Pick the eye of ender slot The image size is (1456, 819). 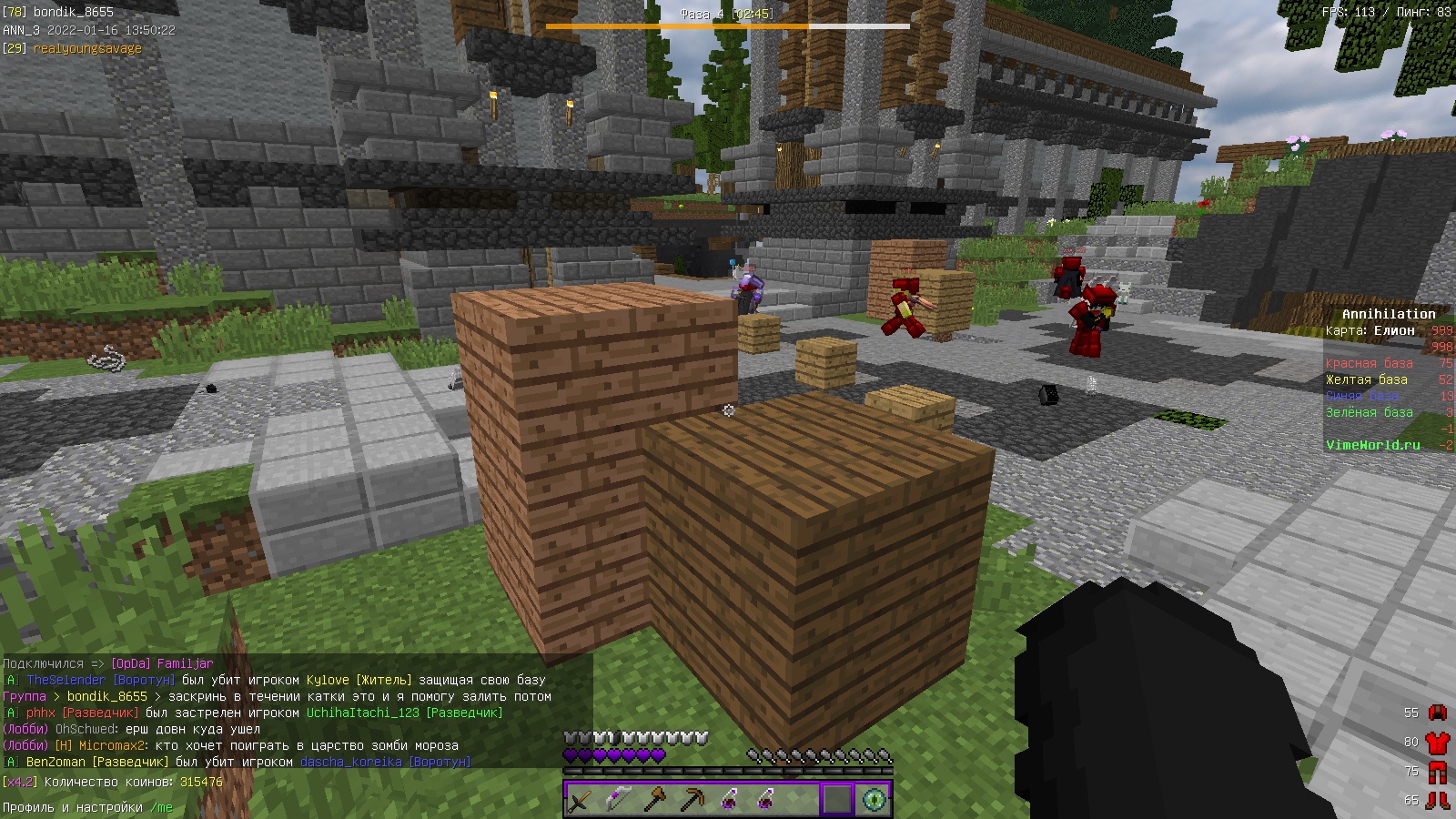[874, 800]
